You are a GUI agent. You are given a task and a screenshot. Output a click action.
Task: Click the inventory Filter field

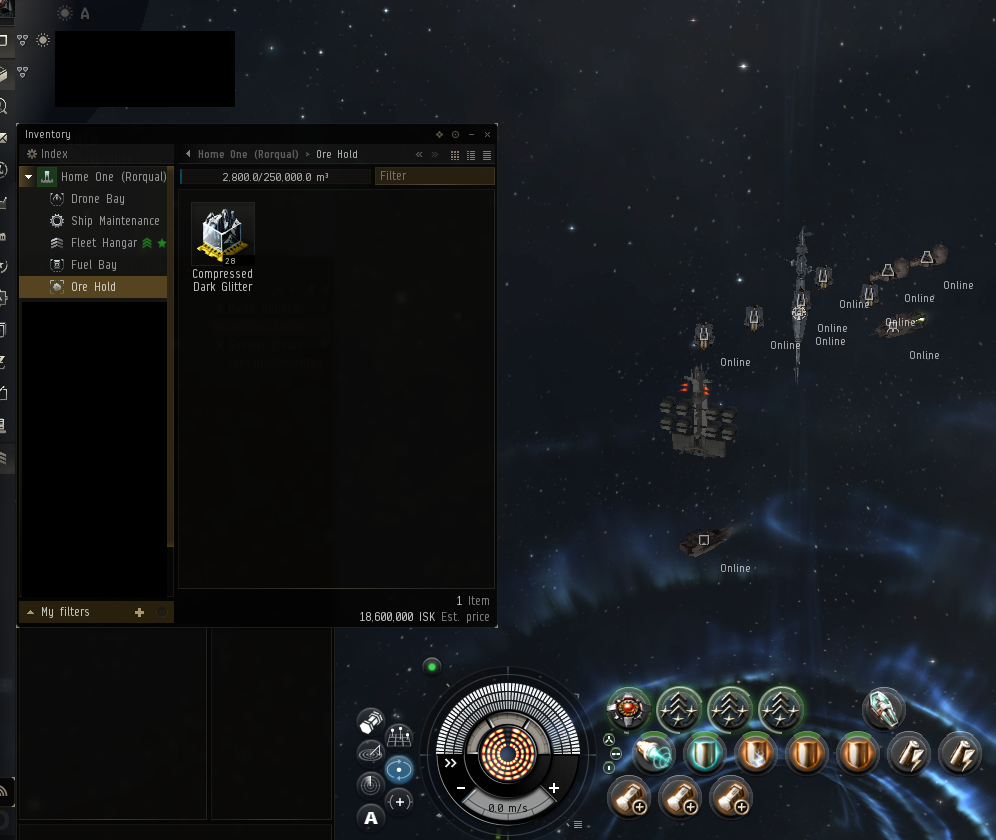pyautogui.click(x=434, y=176)
